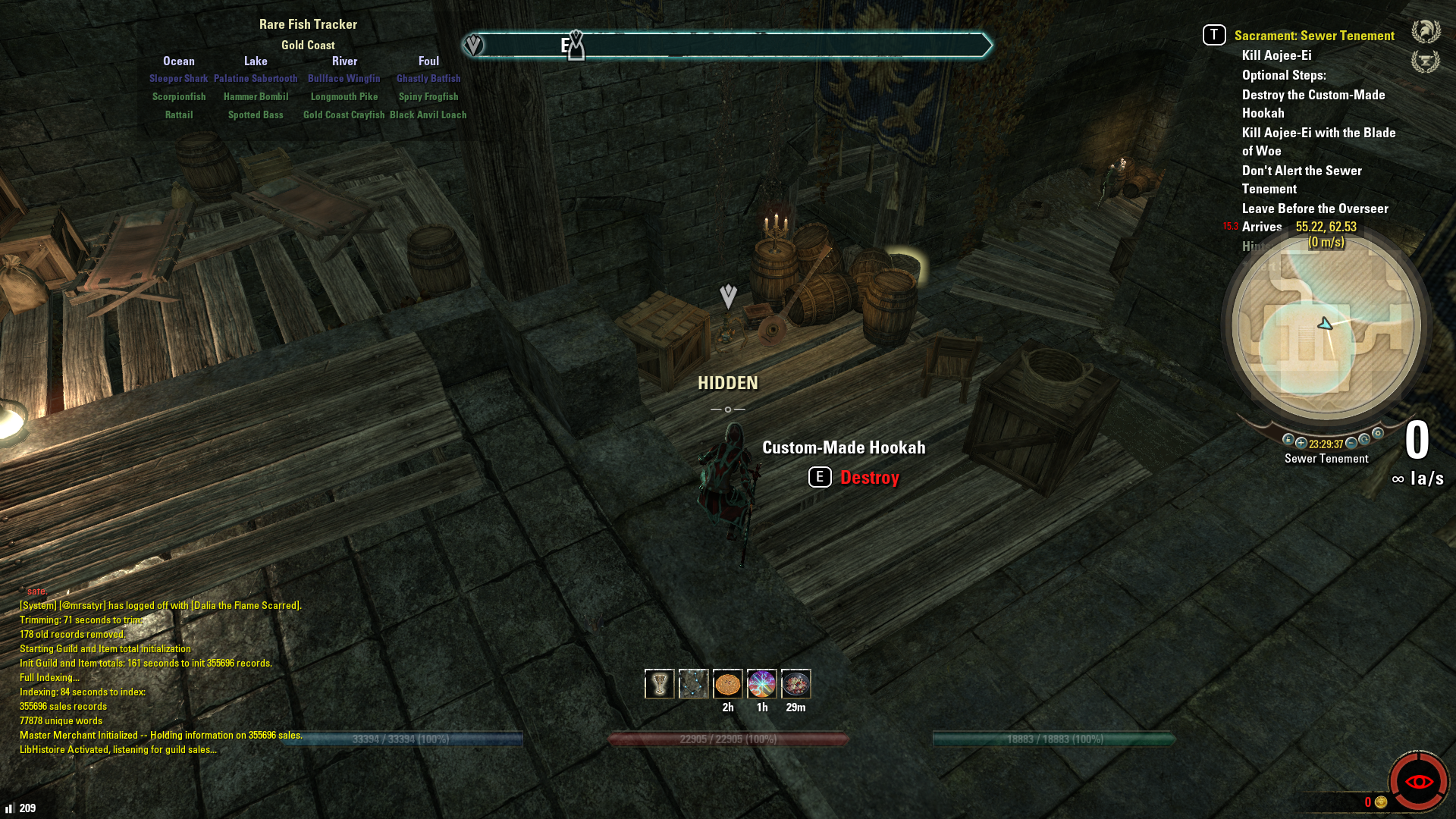1456x819 pixels.
Task: Click the Master Merchant Initialized chat line
Action: pos(161,735)
